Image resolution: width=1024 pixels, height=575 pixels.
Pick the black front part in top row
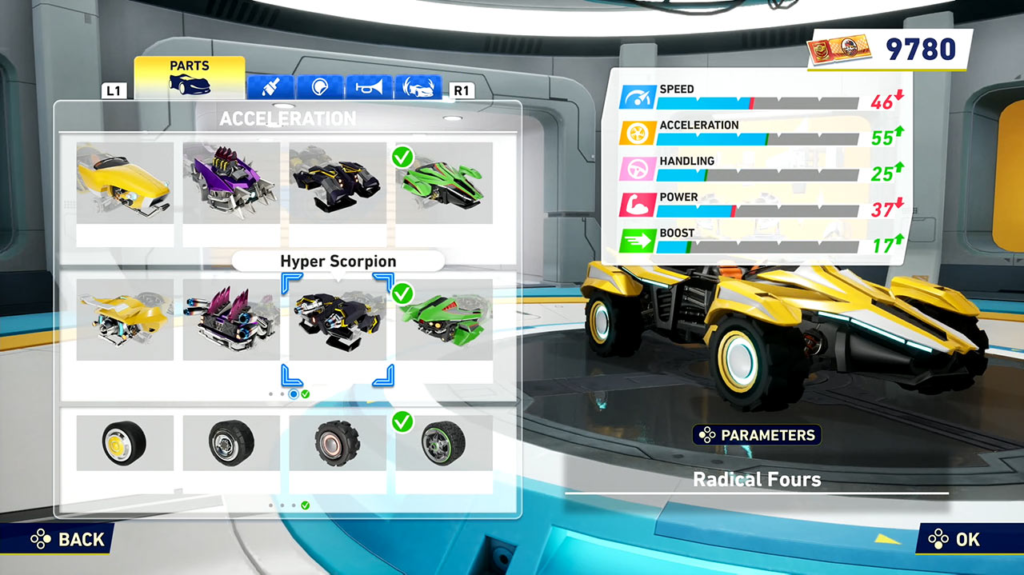point(337,183)
